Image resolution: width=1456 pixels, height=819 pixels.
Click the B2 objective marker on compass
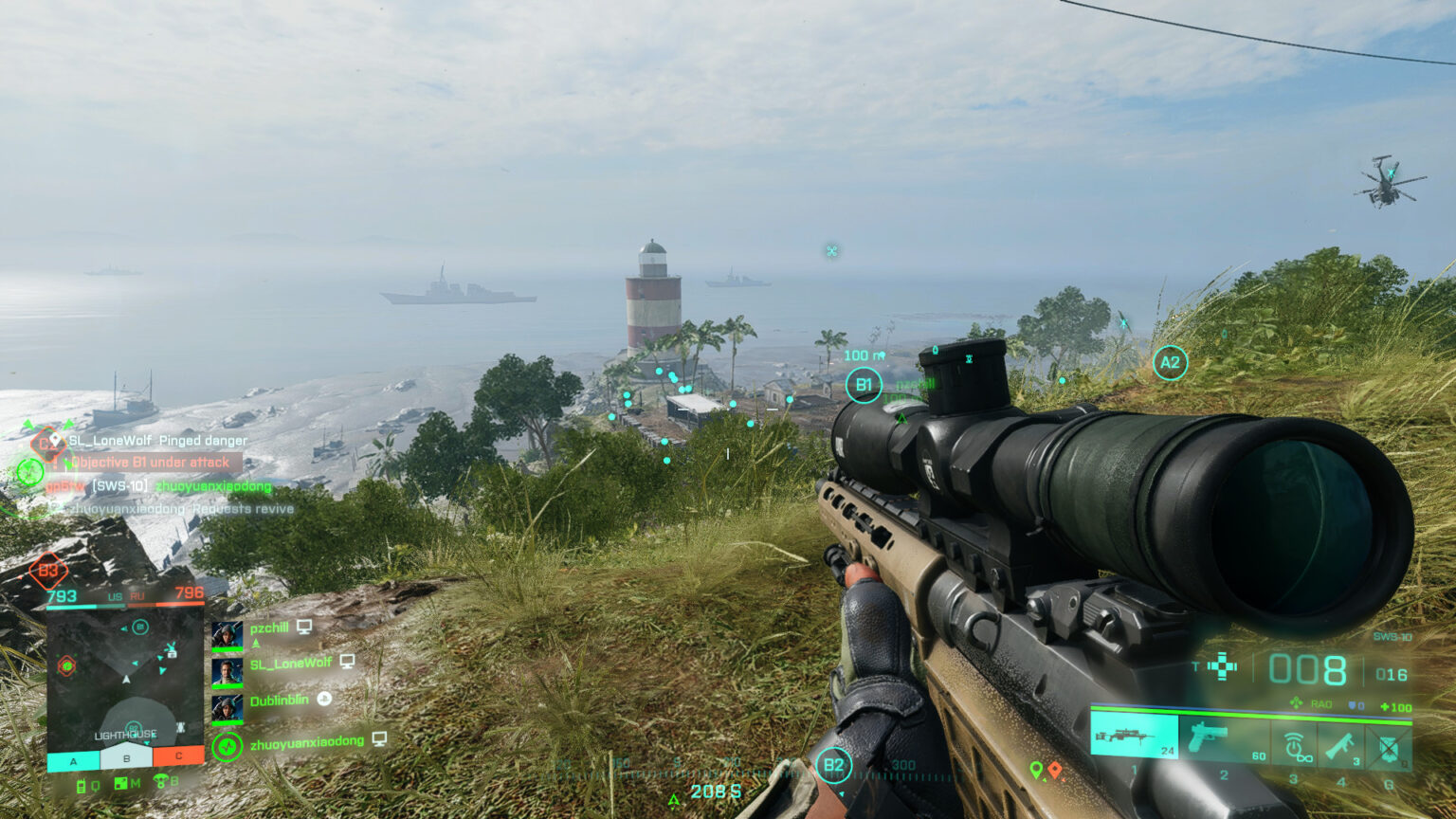tap(833, 765)
